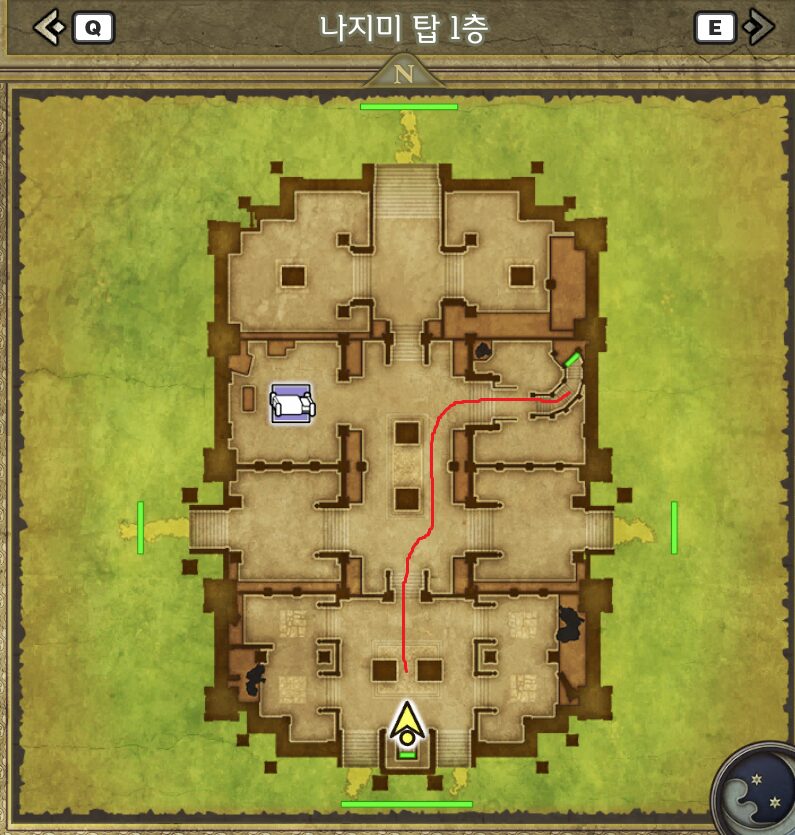Image resolution: width=795 pixels, height=835 pixels.
Task: Select the bed marker on the map
Action: coord(291,404)
